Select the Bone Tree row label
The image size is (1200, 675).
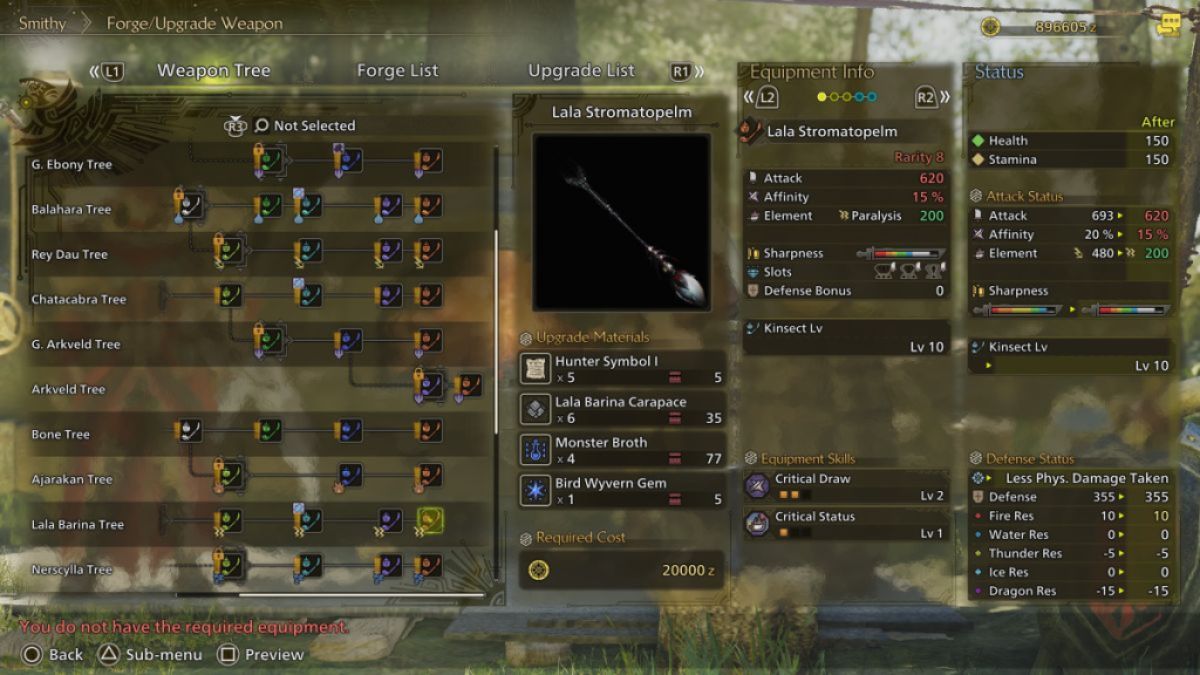coord(61,434)
